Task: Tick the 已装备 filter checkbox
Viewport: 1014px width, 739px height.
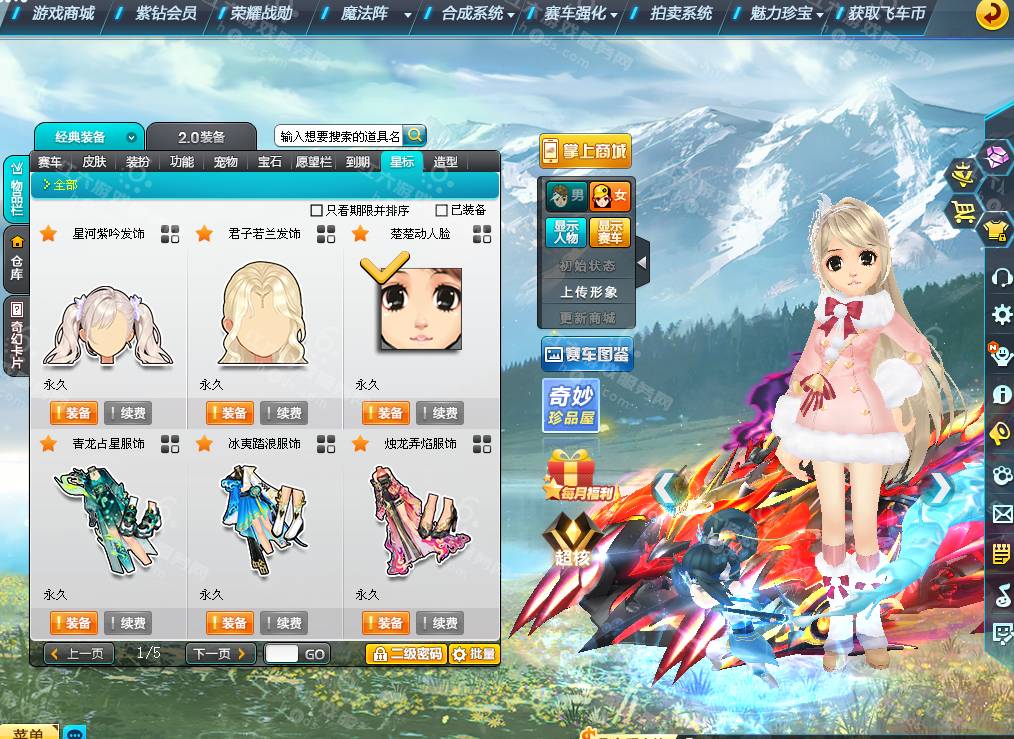Action: [x=442, y=210]
